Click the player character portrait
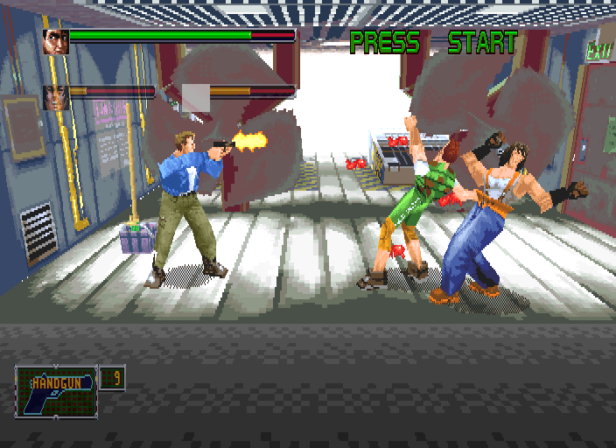This screenshot has width=616, height=448. click(x=54, y=40)
